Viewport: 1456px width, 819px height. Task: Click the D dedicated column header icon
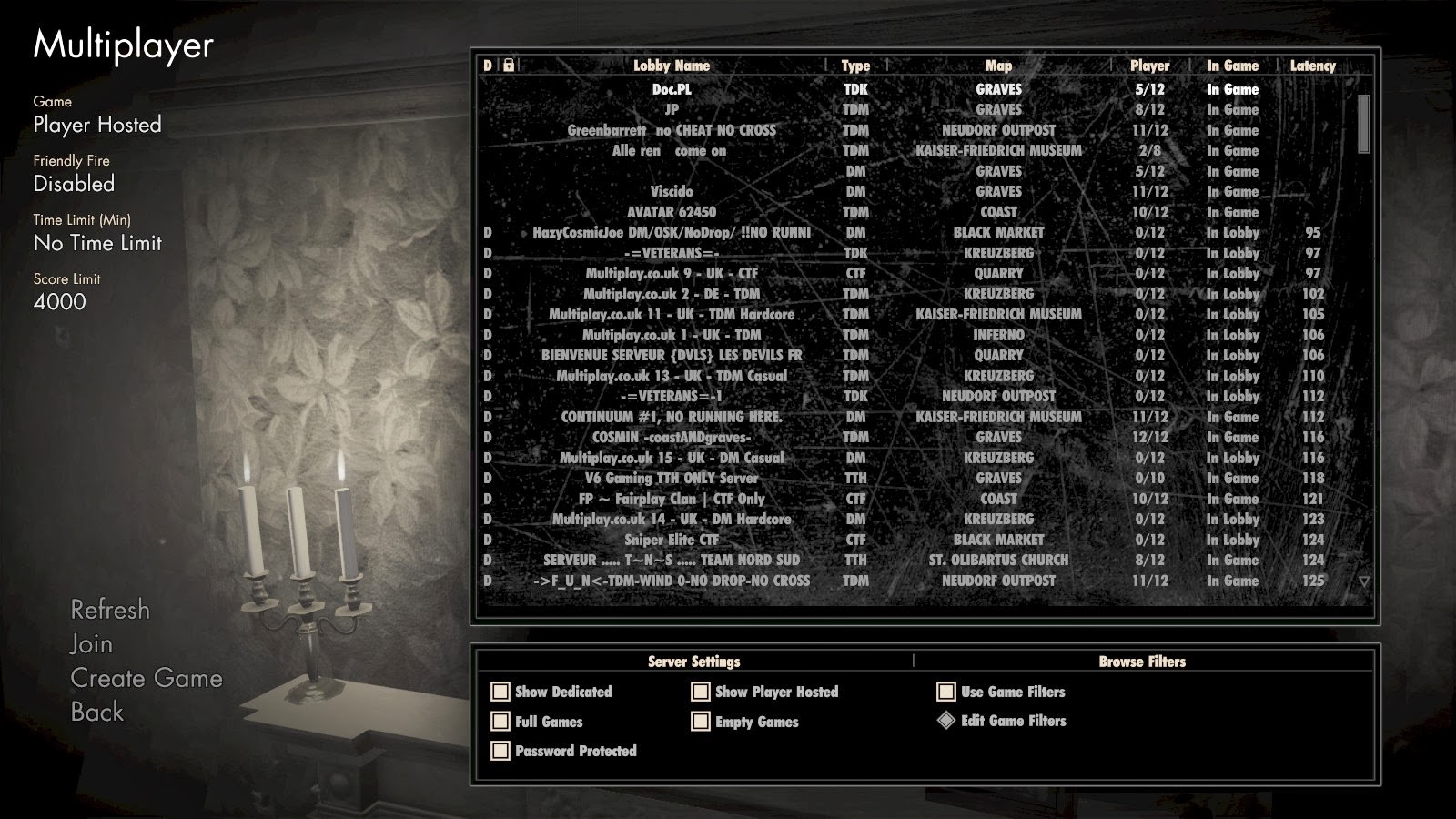pyautogui.click(x=486, y=66)
